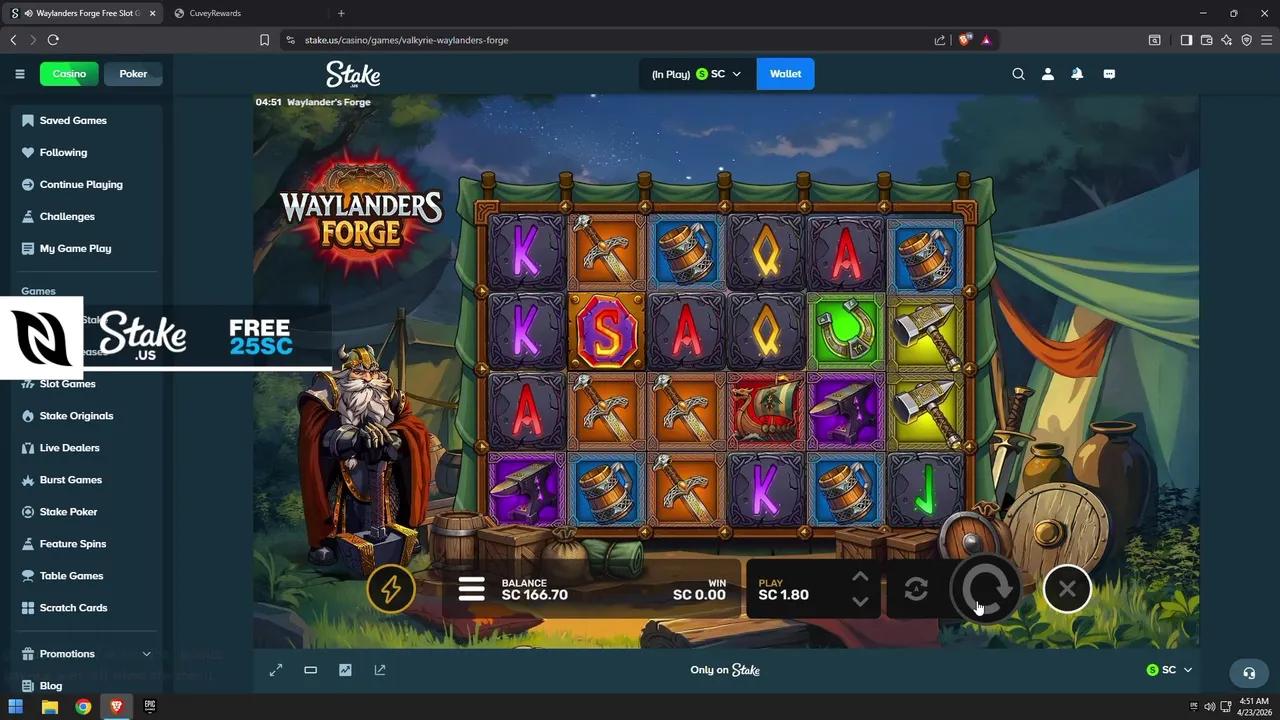Launch Brave browser from the taskbar

[116, 707]
